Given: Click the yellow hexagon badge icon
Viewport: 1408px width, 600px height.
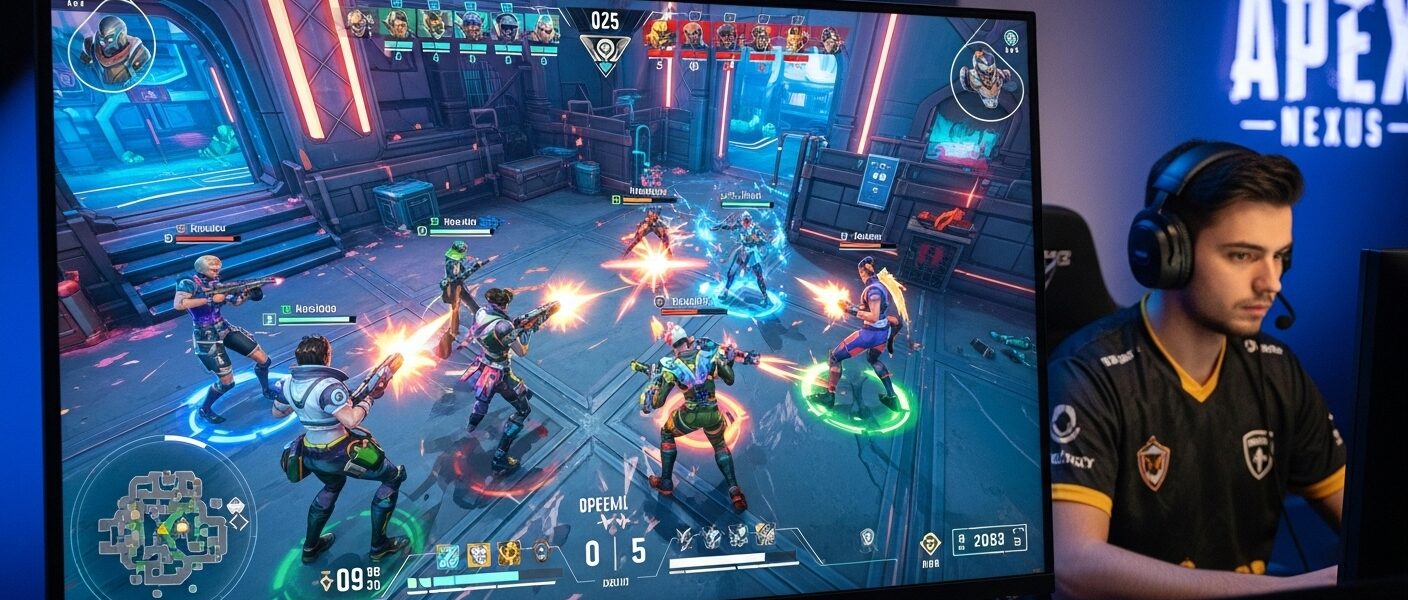Looking at the screenshot, I should (930, 543).
